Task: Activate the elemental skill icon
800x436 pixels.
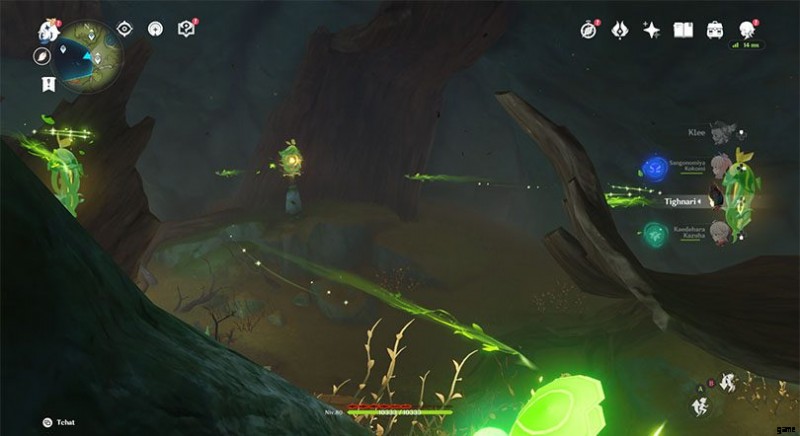Action: click(x=701, y=404)
